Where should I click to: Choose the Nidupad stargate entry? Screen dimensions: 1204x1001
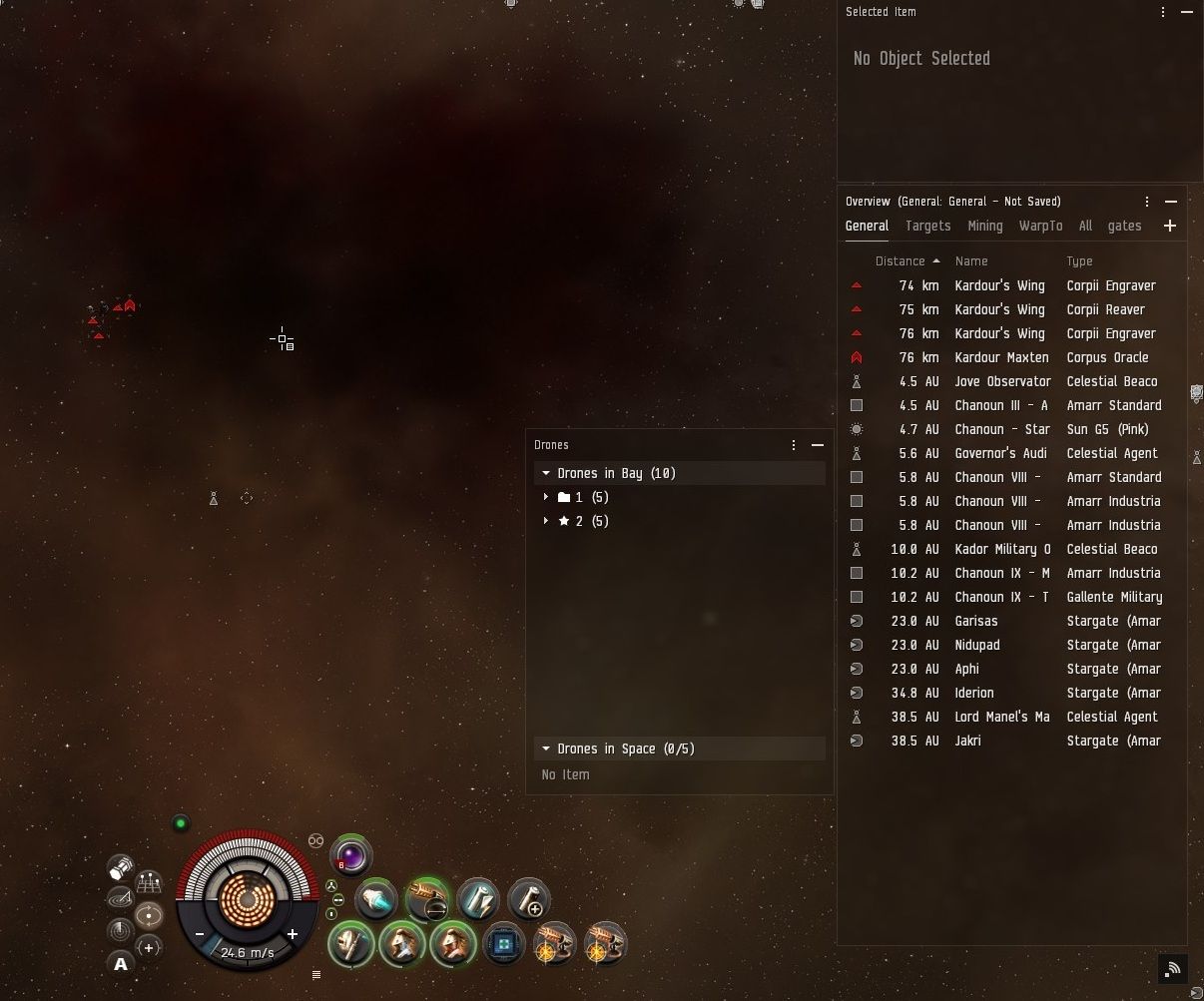click(976, 645)
